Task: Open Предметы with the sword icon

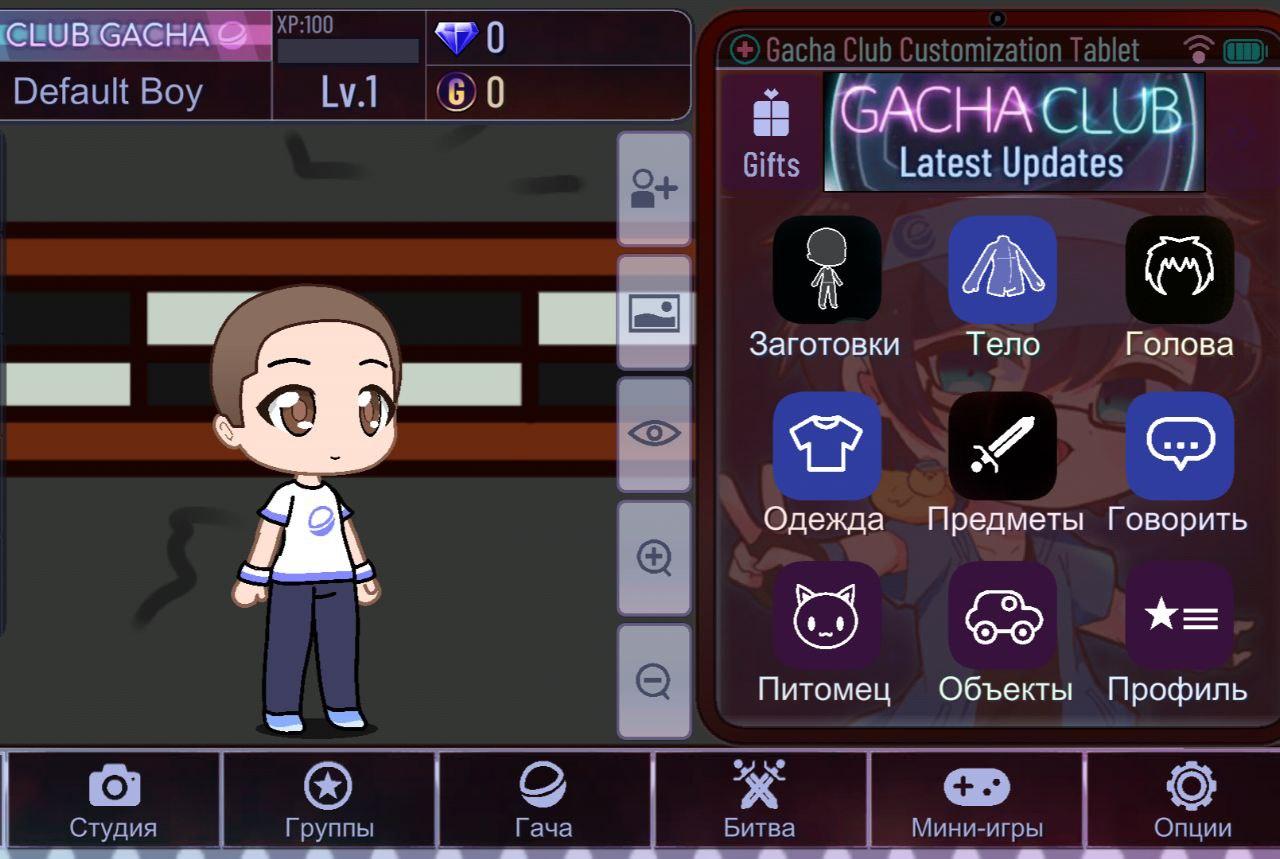Action: (x=1003, y=444)
